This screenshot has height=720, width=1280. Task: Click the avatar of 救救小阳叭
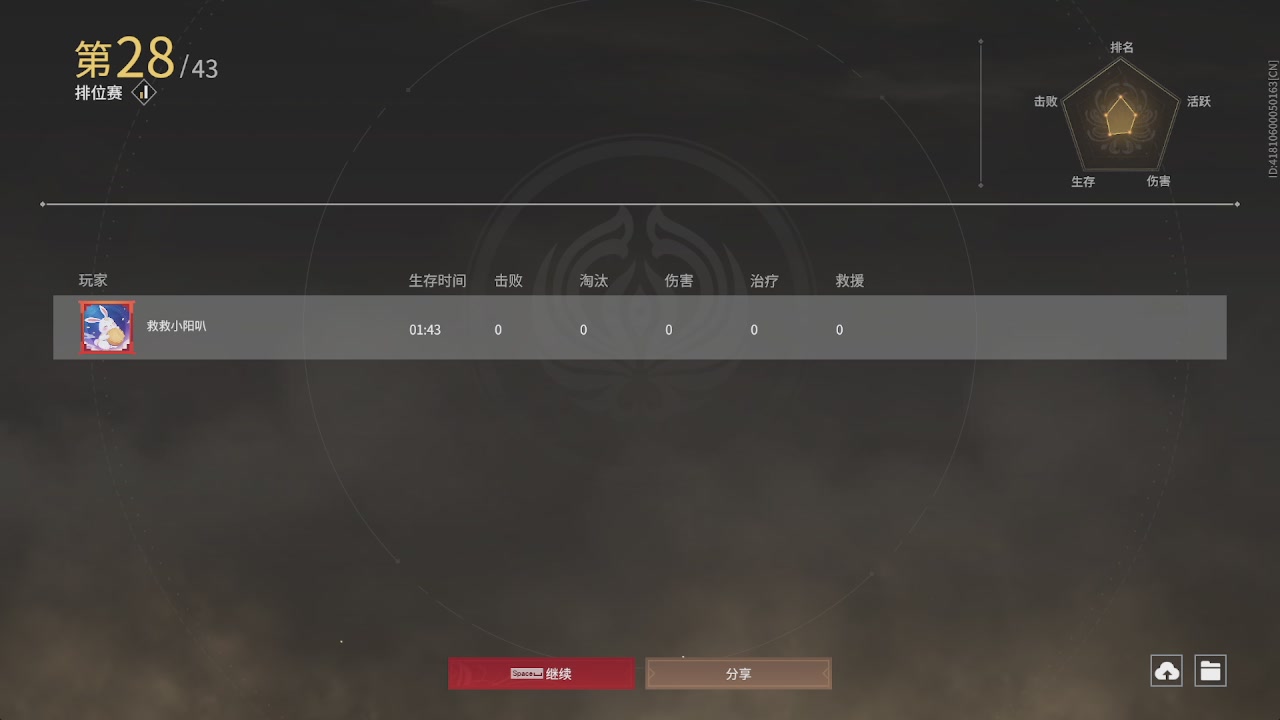click(x=106, y=327)
